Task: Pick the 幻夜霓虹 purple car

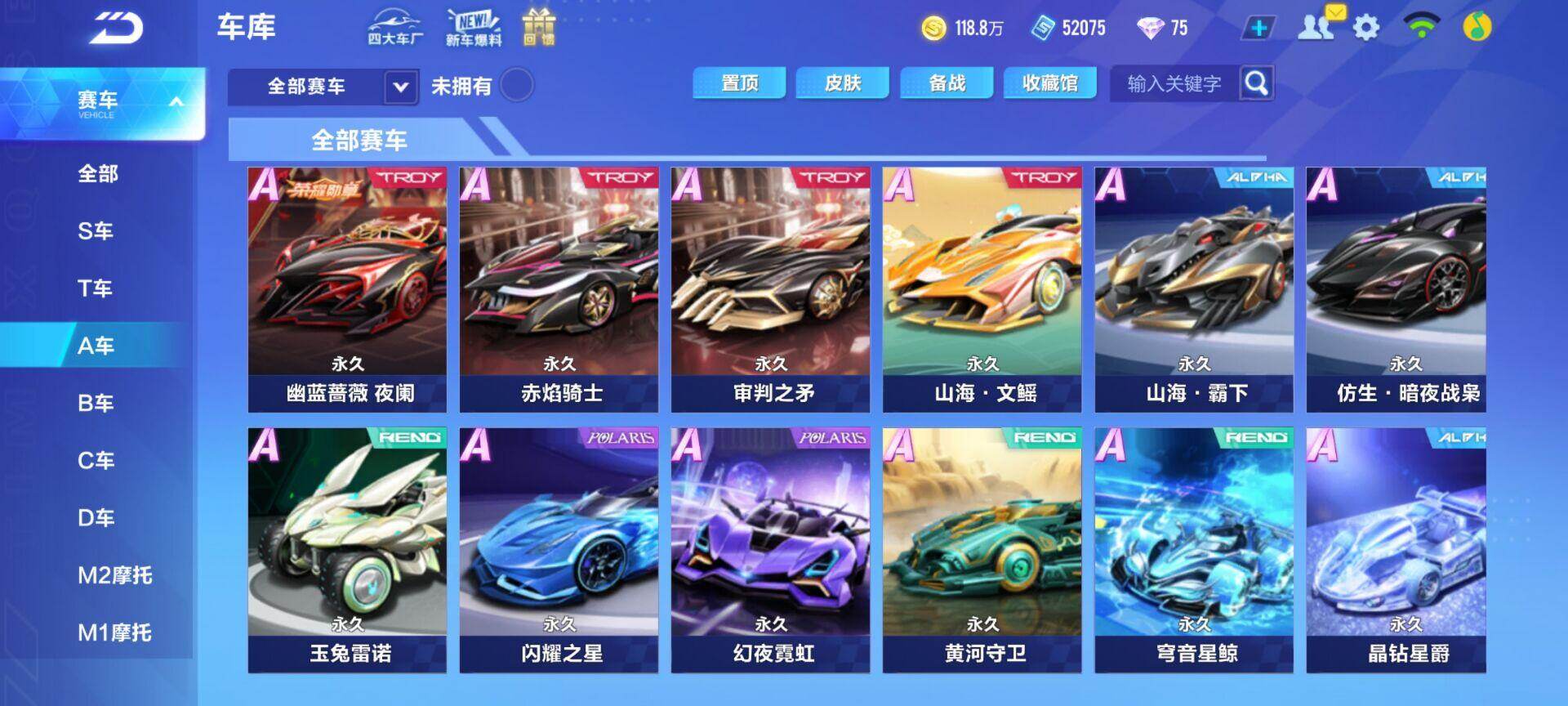Action: click(770, 550)
